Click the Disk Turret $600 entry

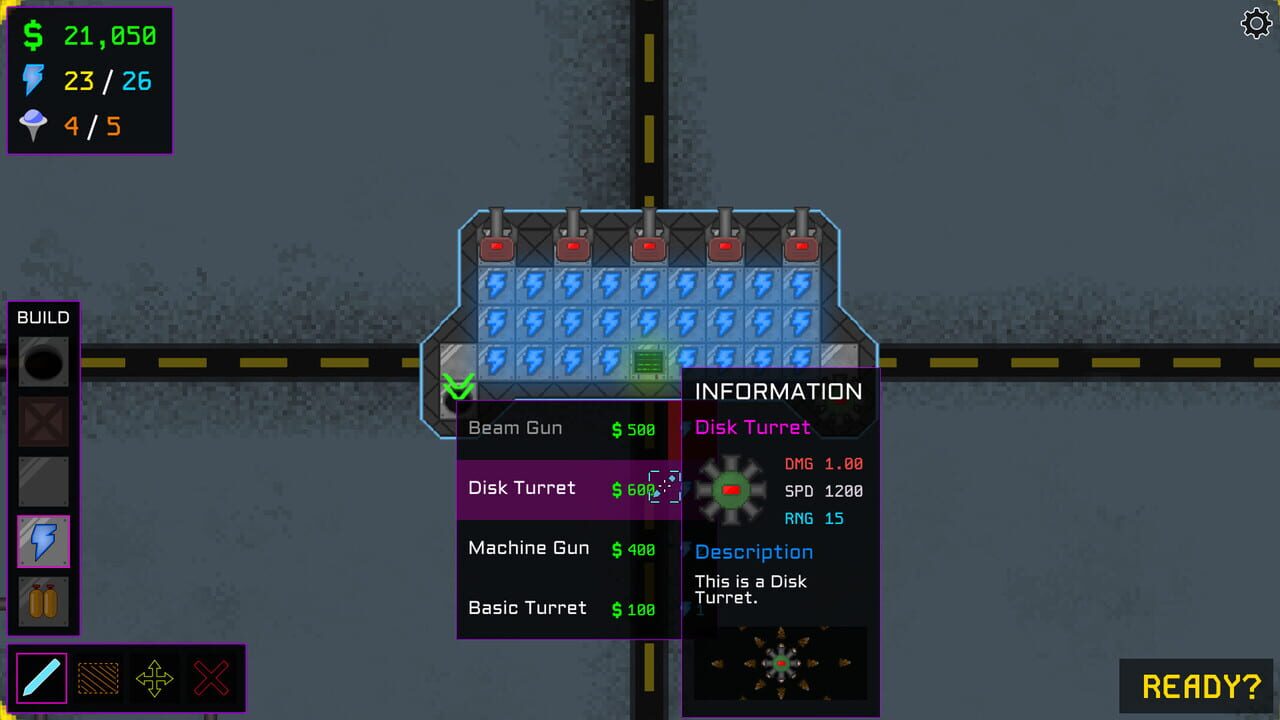pyautogui.click(x=545, y=488)
